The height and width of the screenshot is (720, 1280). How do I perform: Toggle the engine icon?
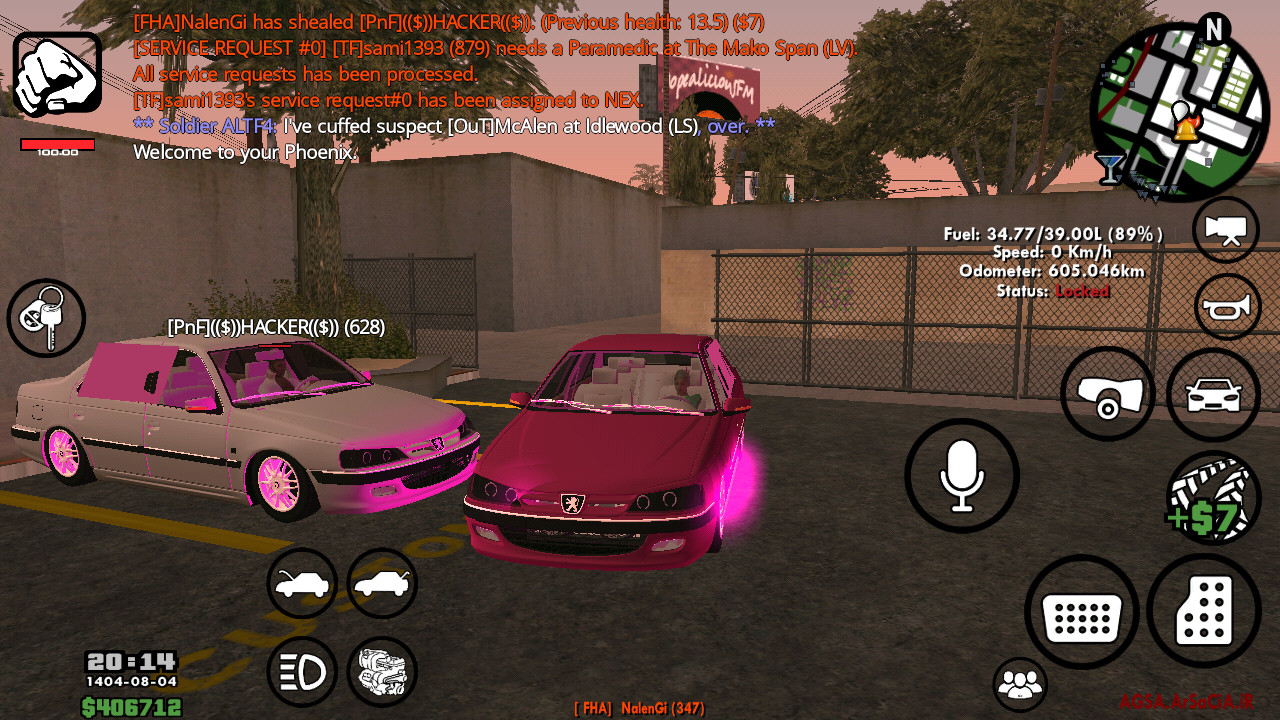tap(382, 671)
